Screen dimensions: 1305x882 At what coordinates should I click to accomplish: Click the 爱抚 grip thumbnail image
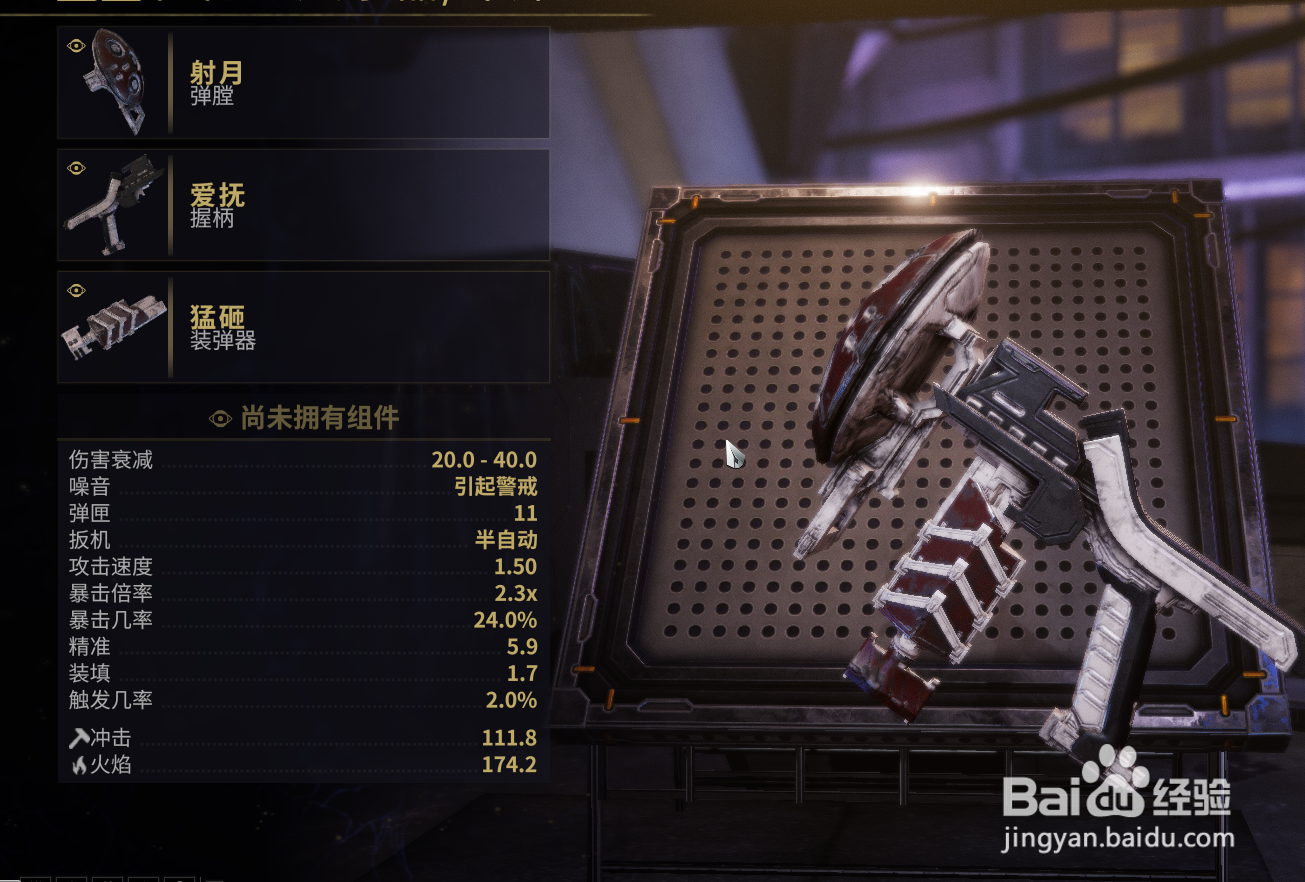point(114,205)
